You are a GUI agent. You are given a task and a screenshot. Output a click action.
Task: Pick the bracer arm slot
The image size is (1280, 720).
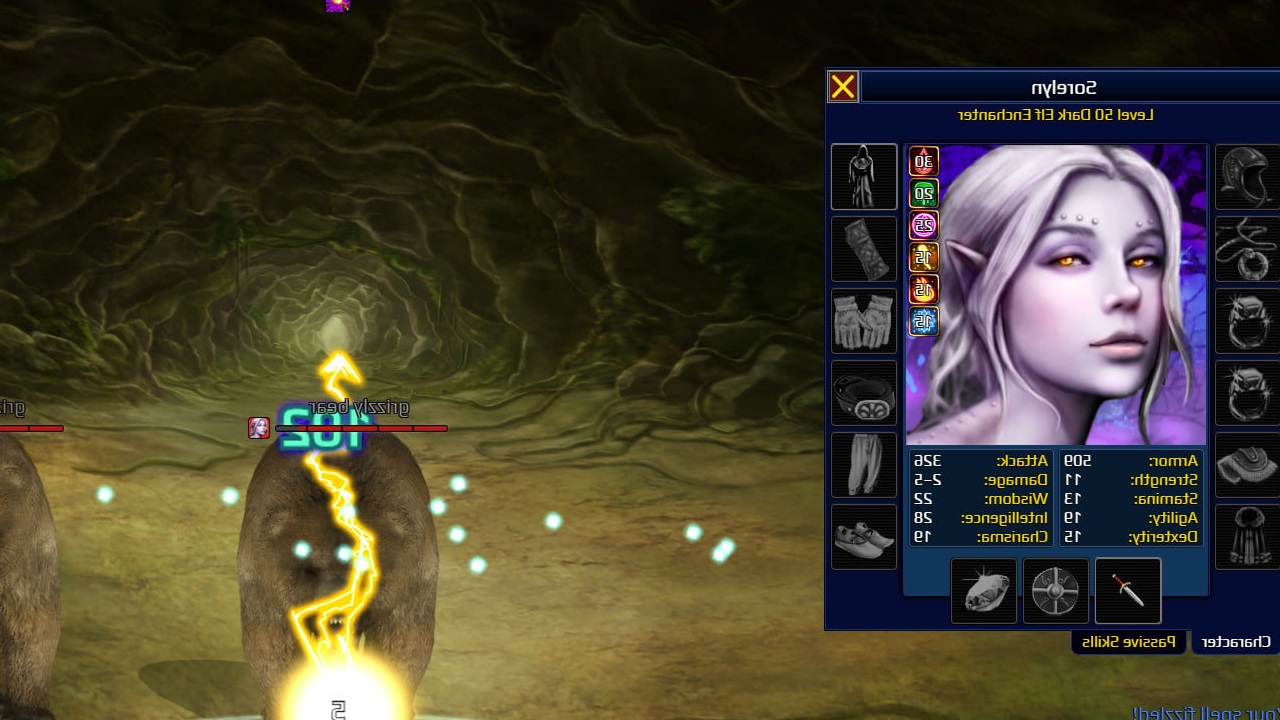[x=864, y=249]
